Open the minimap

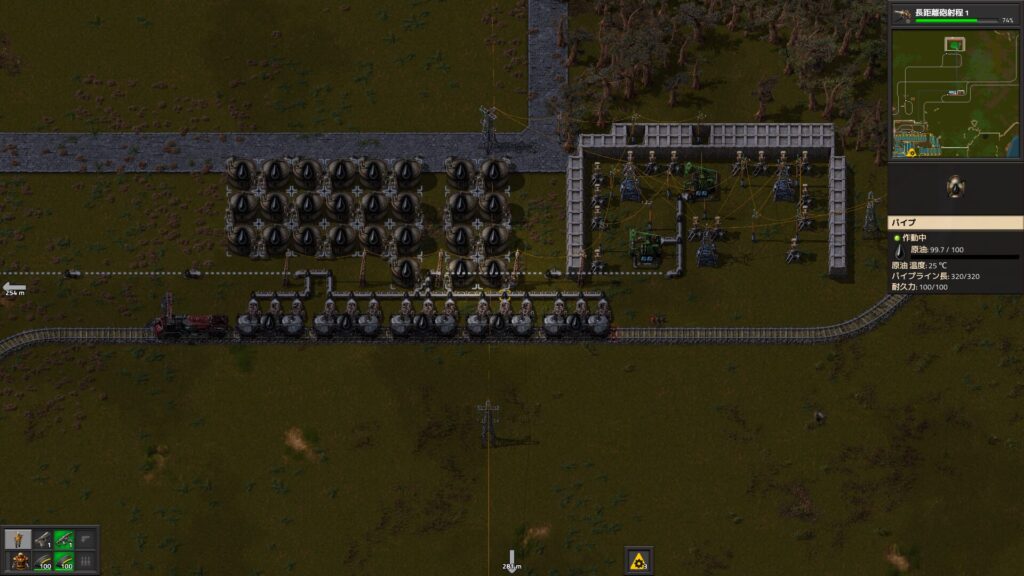pyautogui.click(x=955, y=93)
